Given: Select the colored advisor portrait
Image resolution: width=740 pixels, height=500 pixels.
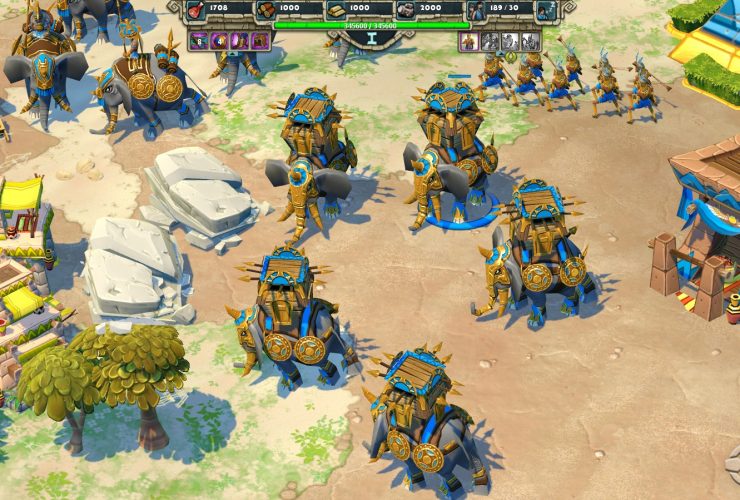Looking at the screenshot, I should pyautogui.click(x=468, y=41).
